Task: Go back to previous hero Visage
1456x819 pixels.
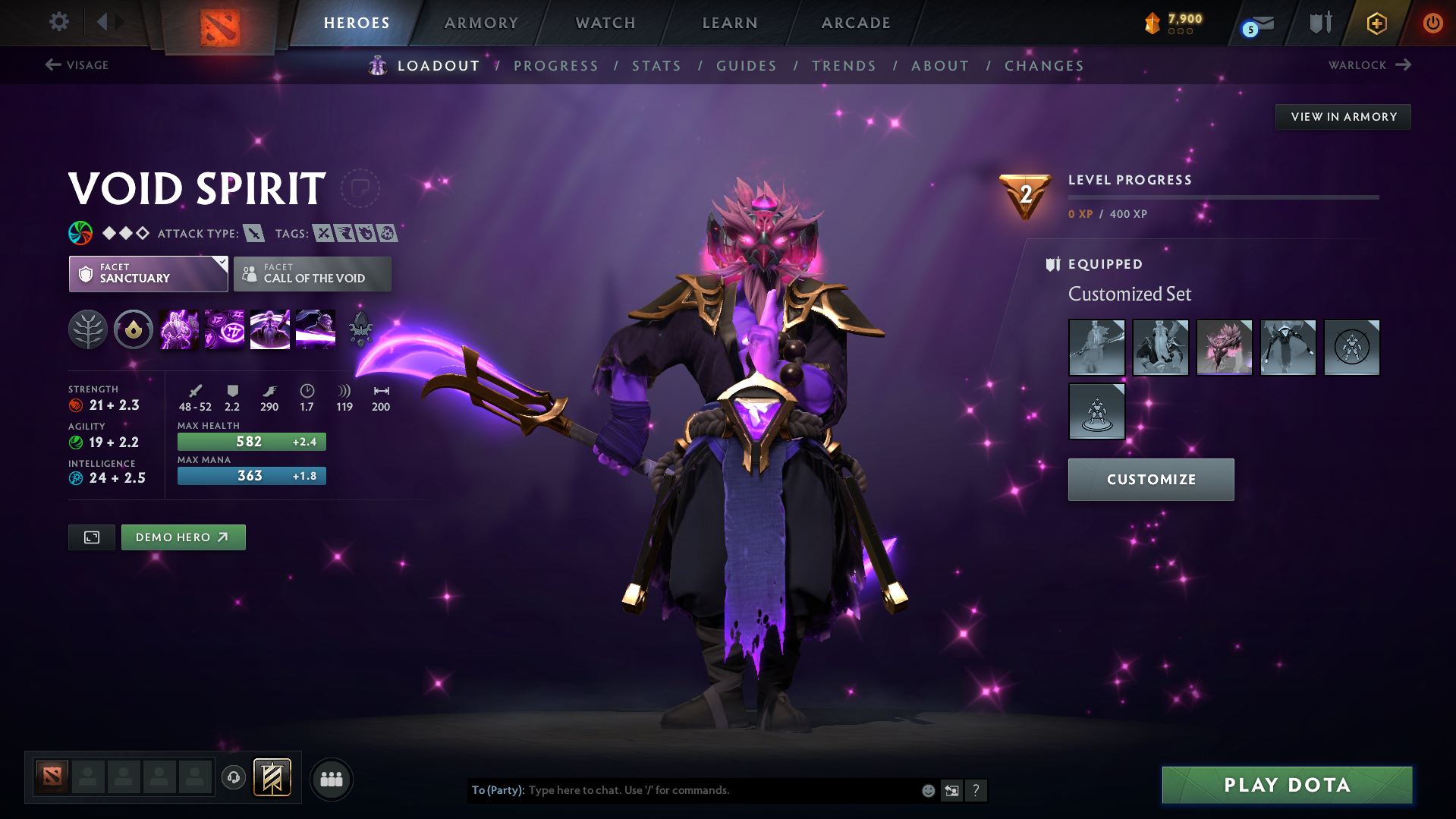Action: tap(77, 65)
